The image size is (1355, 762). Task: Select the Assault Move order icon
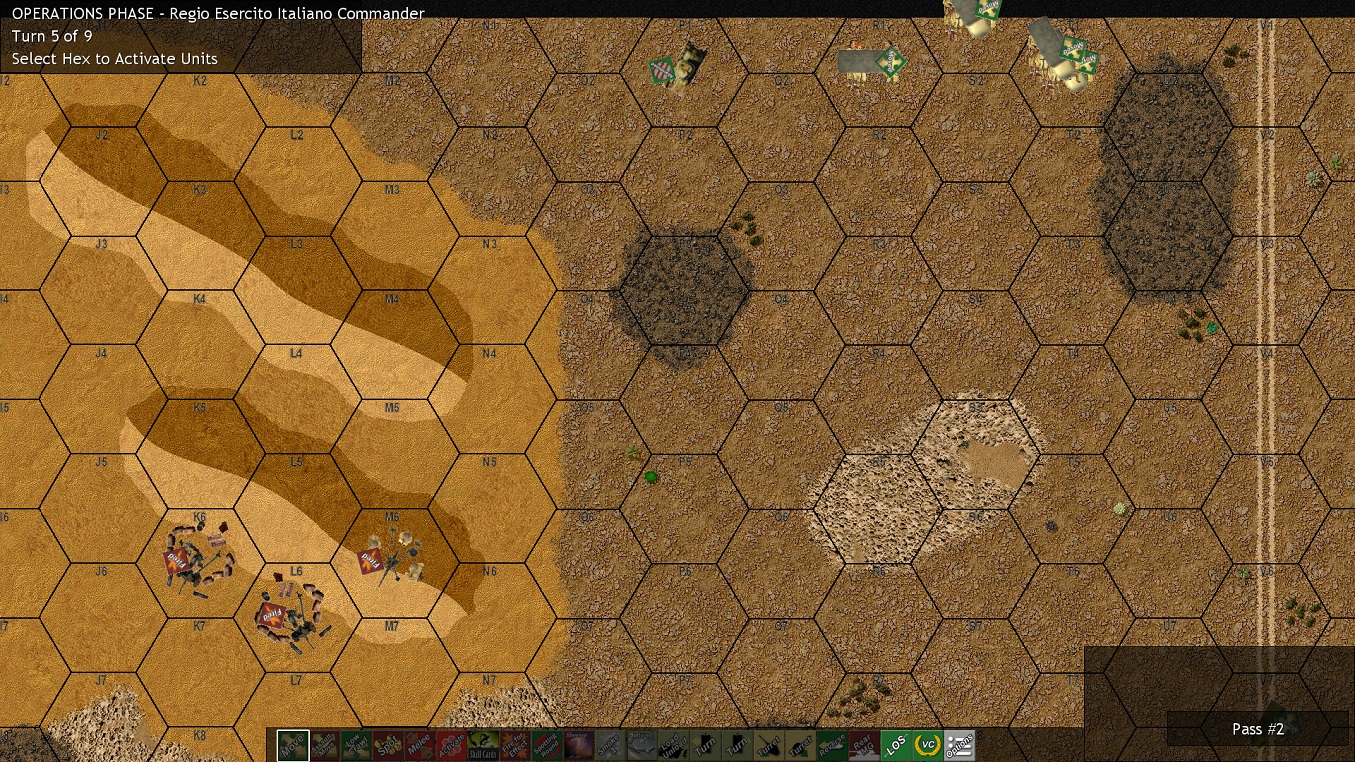tap(325, 745)
